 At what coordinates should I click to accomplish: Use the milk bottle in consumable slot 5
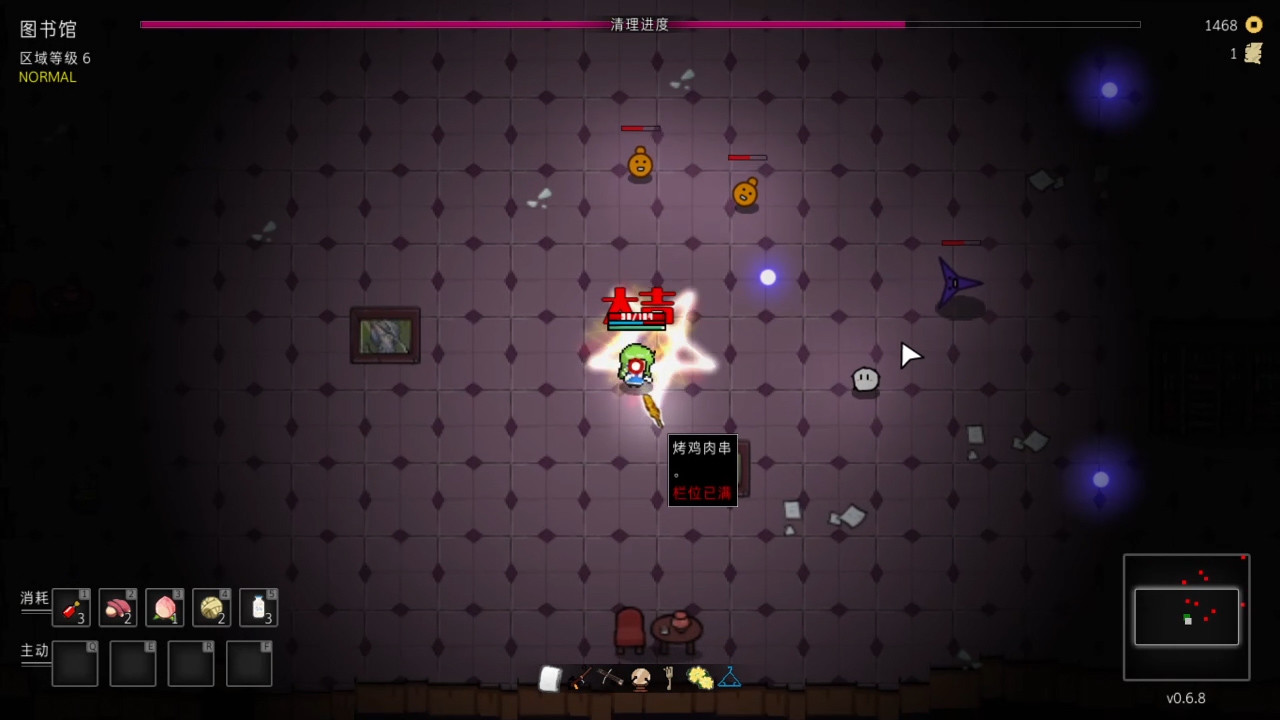point(258,607)
